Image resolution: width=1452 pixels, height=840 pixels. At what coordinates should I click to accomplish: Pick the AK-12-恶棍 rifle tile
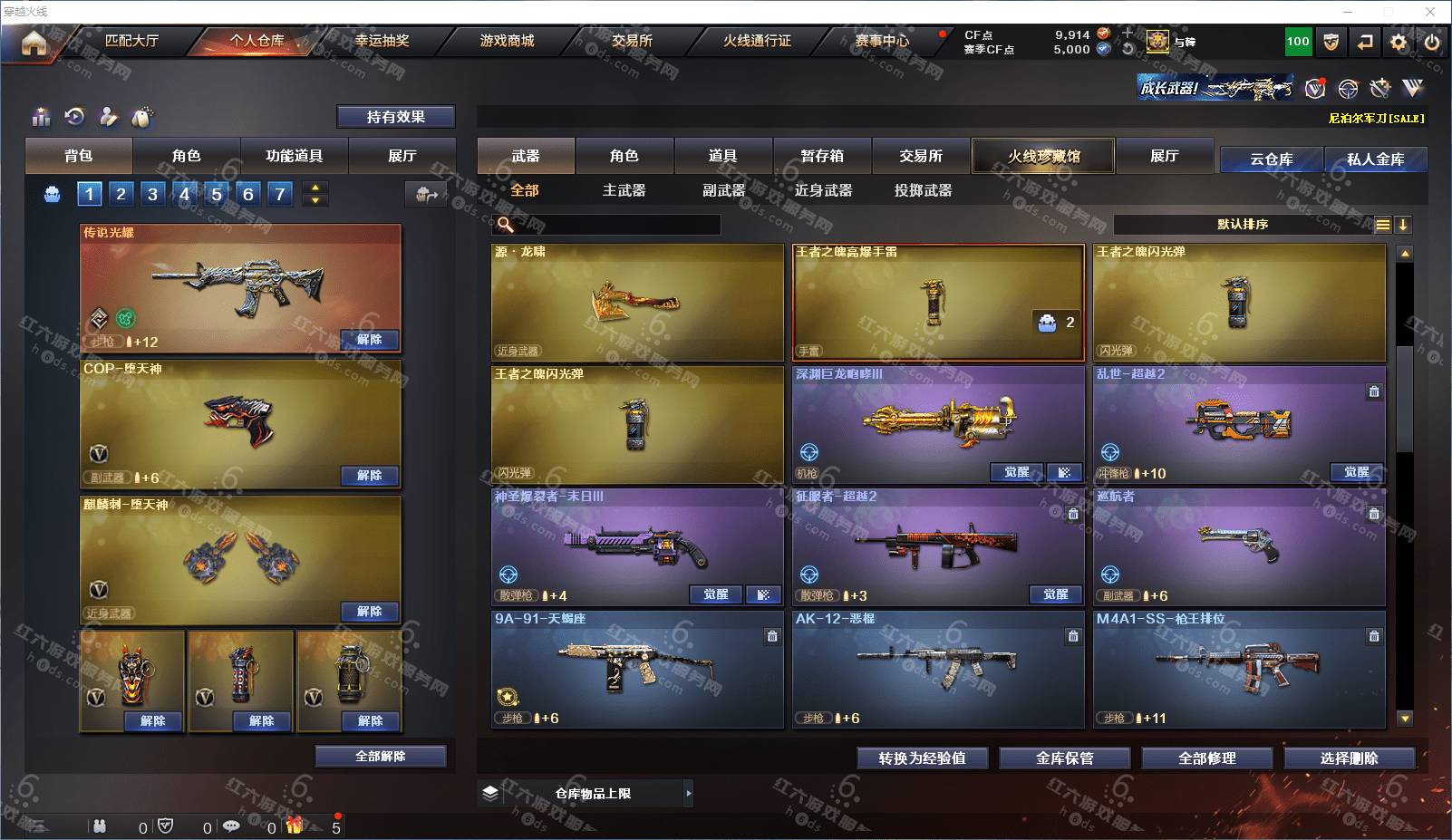[x=938, y=669]
